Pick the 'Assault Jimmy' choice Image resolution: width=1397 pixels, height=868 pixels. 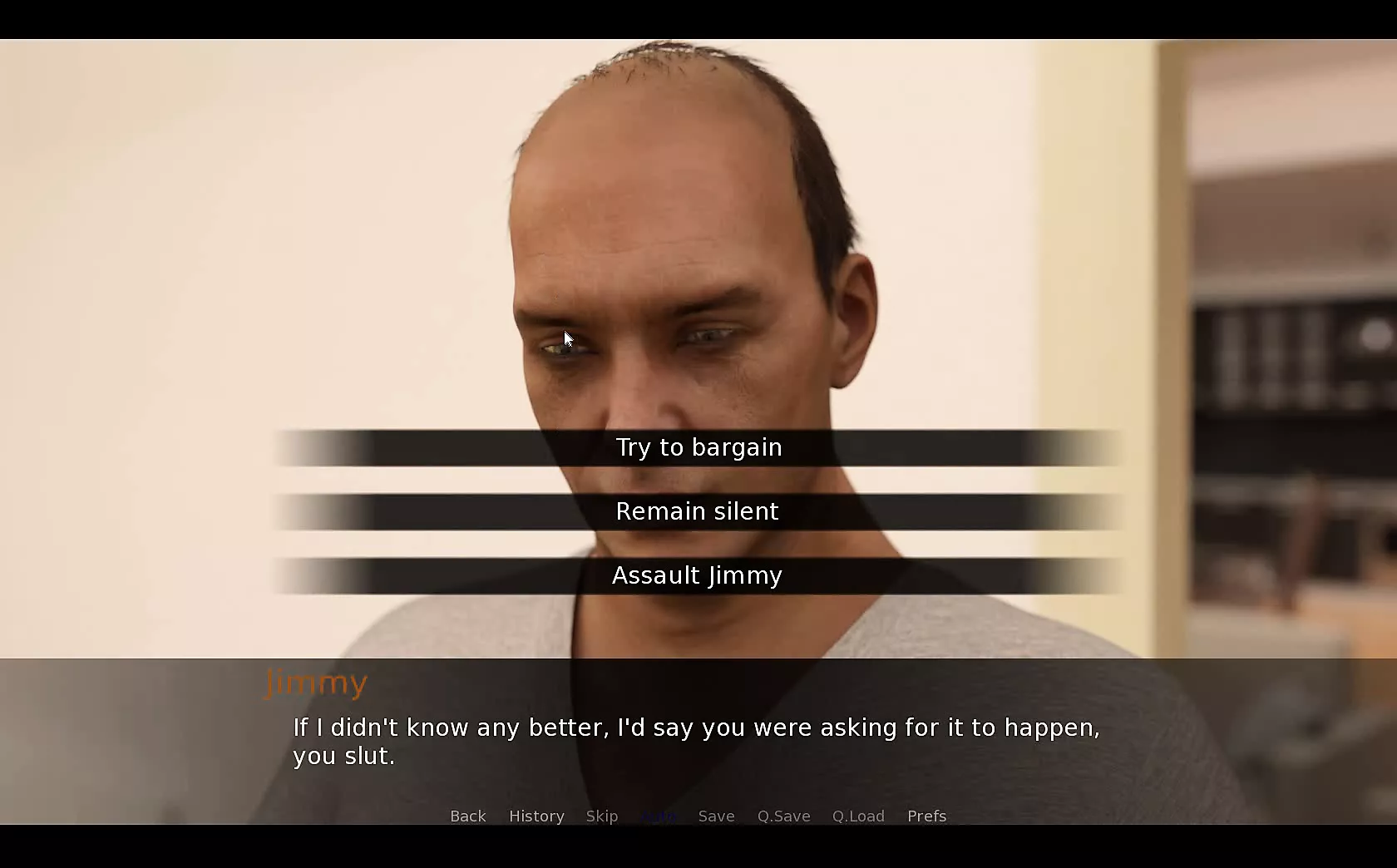point(698,576)
